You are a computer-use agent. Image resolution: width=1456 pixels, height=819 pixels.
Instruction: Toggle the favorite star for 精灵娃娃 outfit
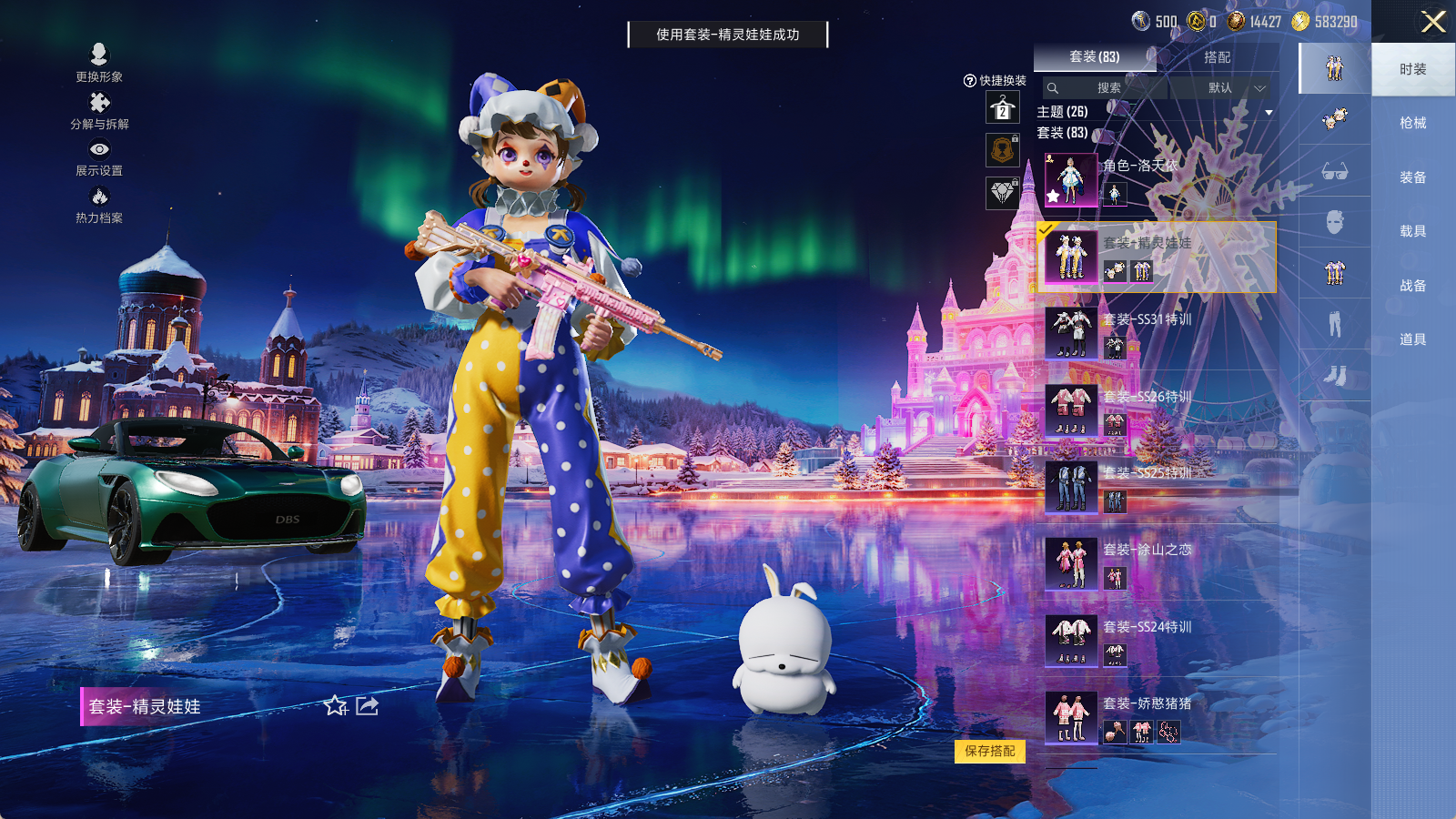tap(336, 707)
